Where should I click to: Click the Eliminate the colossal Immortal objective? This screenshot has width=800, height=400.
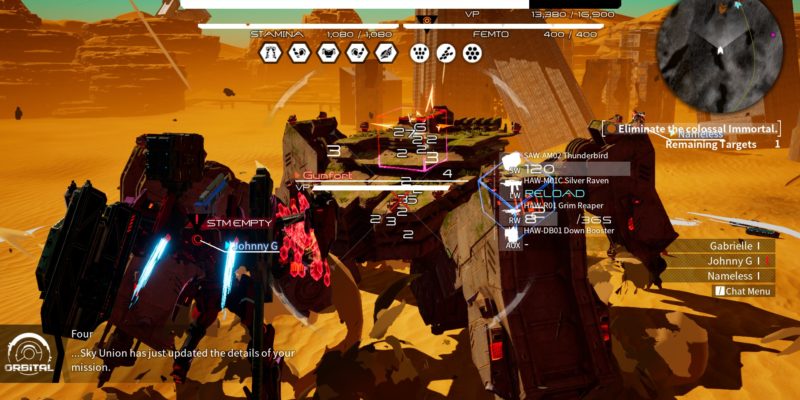(697, 129)
